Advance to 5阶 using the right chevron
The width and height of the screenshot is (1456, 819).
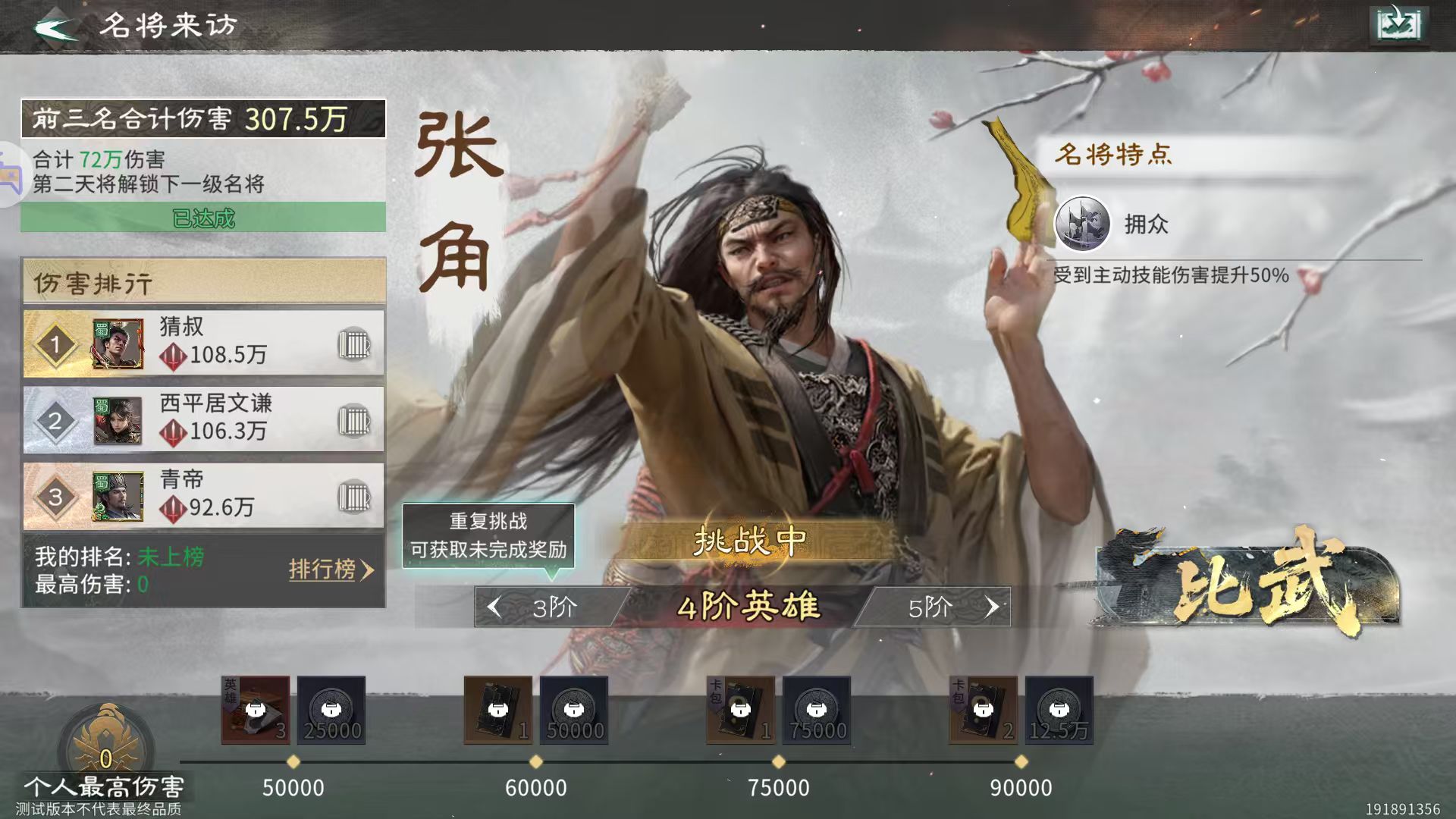[x=993, y=607]
